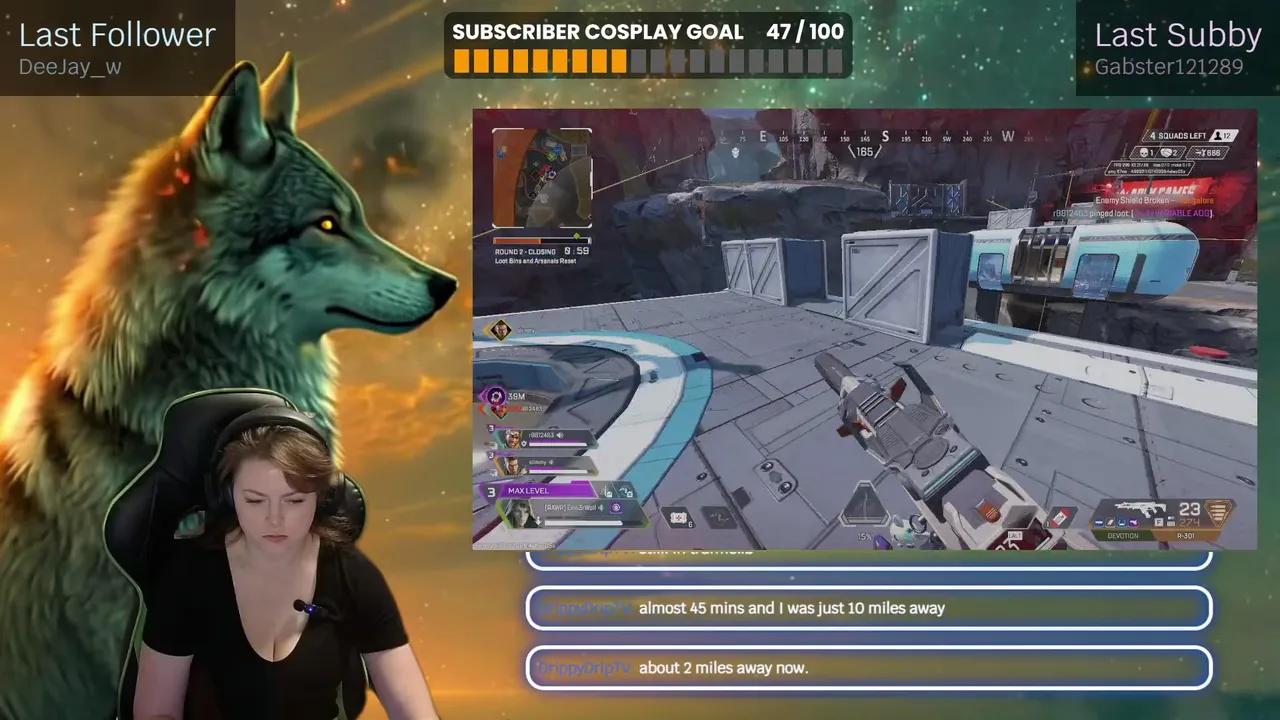Mute teammate r8812483 using their speaker icon

561,435
